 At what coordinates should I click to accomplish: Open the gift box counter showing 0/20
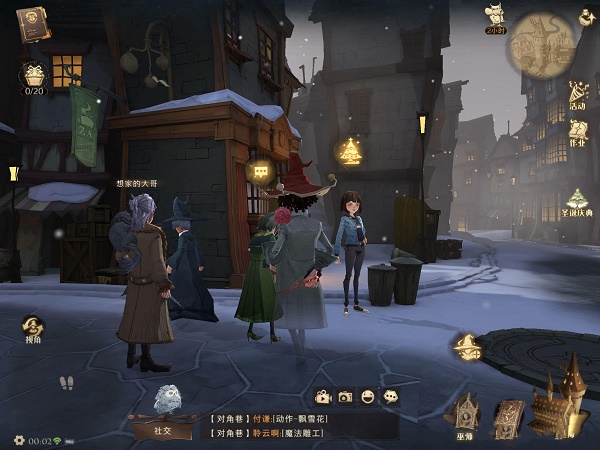point(34,76)
